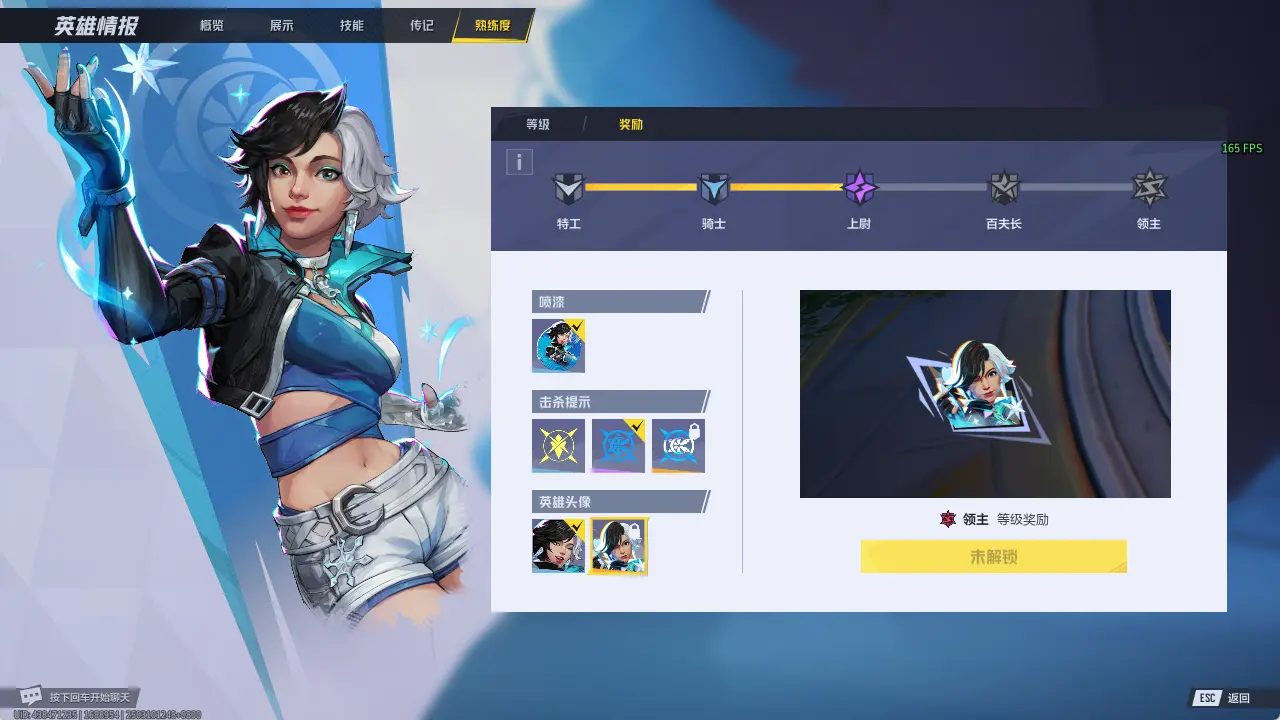
Task: Open the 展示 tab
Action: 281,25
